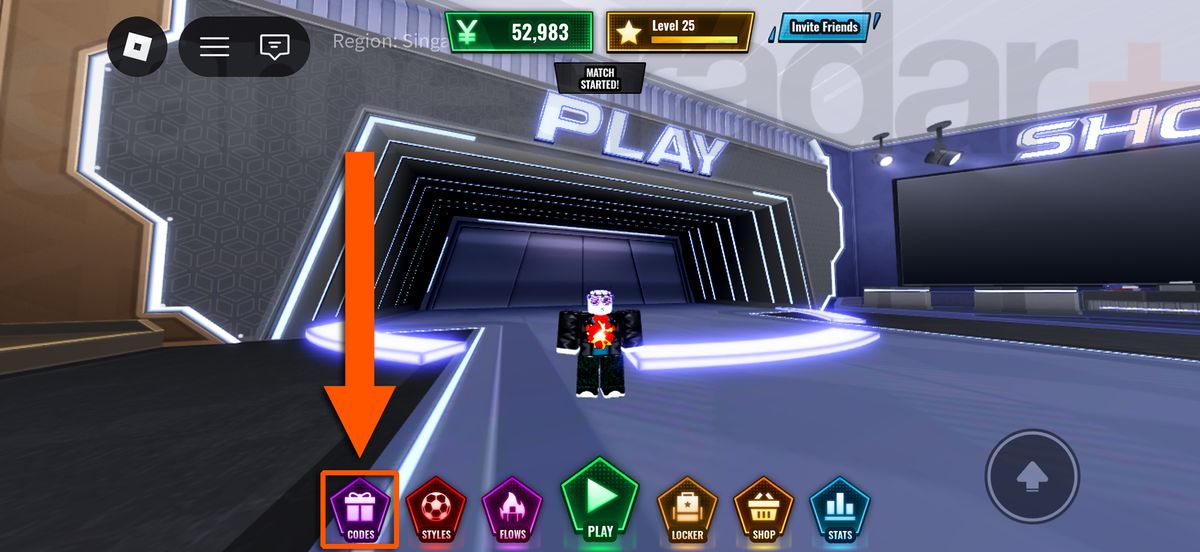Open the hamburger list menu
Screen dimensions: 1200x552
214,47
